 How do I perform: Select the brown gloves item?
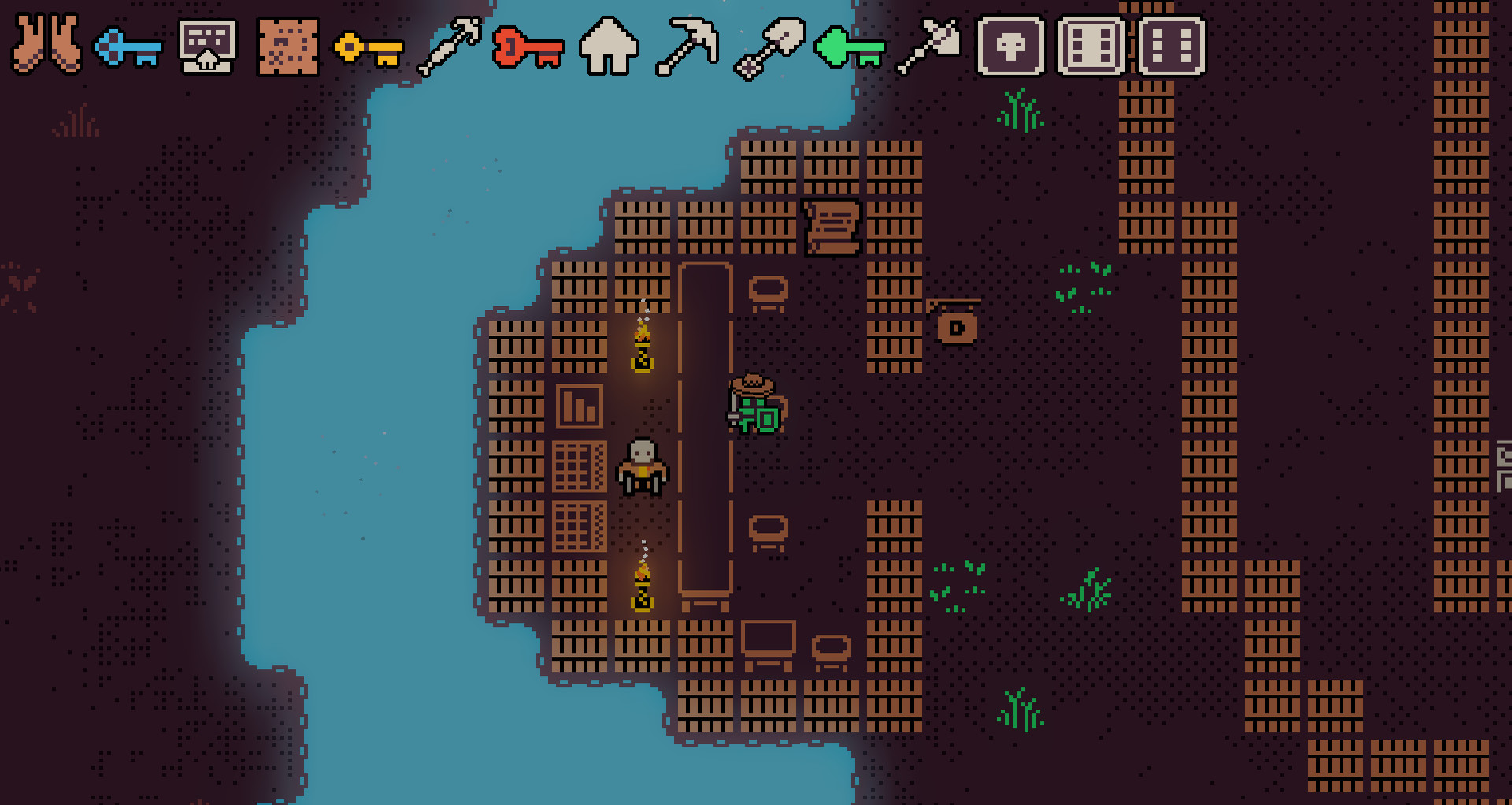[x=46, y=46]
